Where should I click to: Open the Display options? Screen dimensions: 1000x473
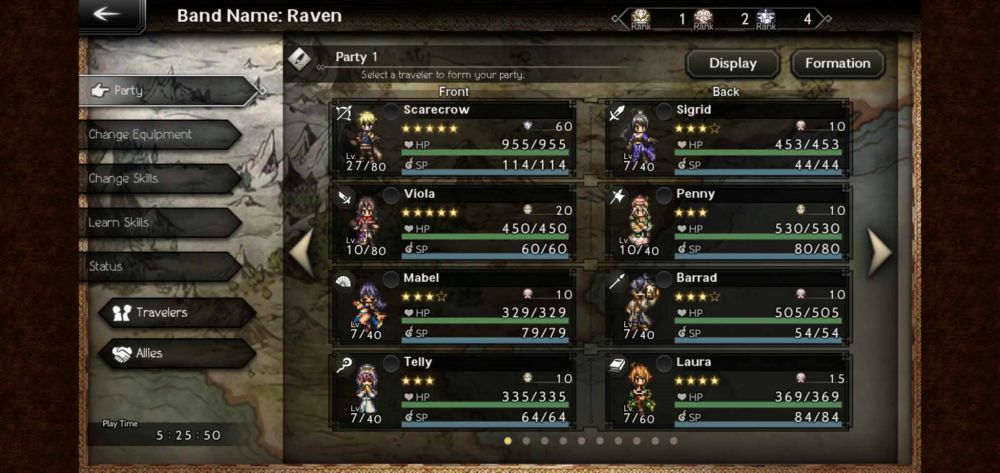click(x=732, y=63)
